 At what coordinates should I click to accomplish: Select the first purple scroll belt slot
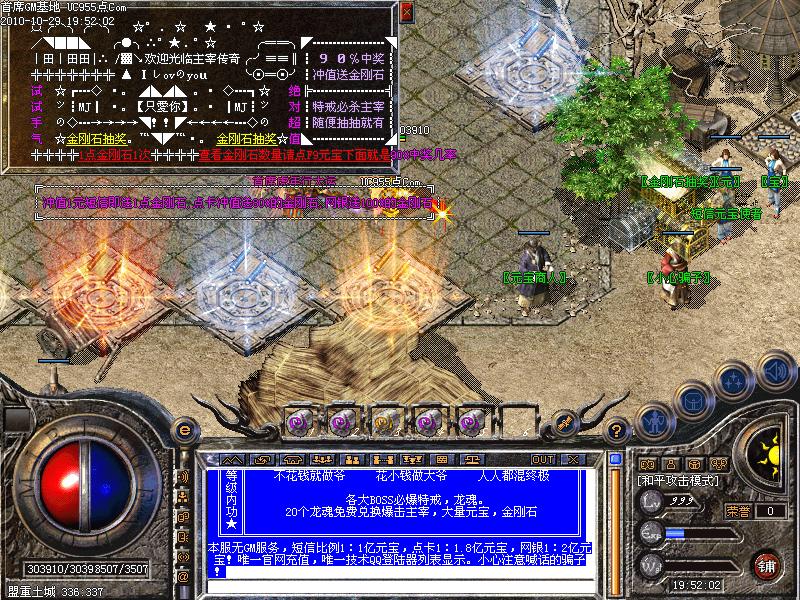(x=300, y=420)
